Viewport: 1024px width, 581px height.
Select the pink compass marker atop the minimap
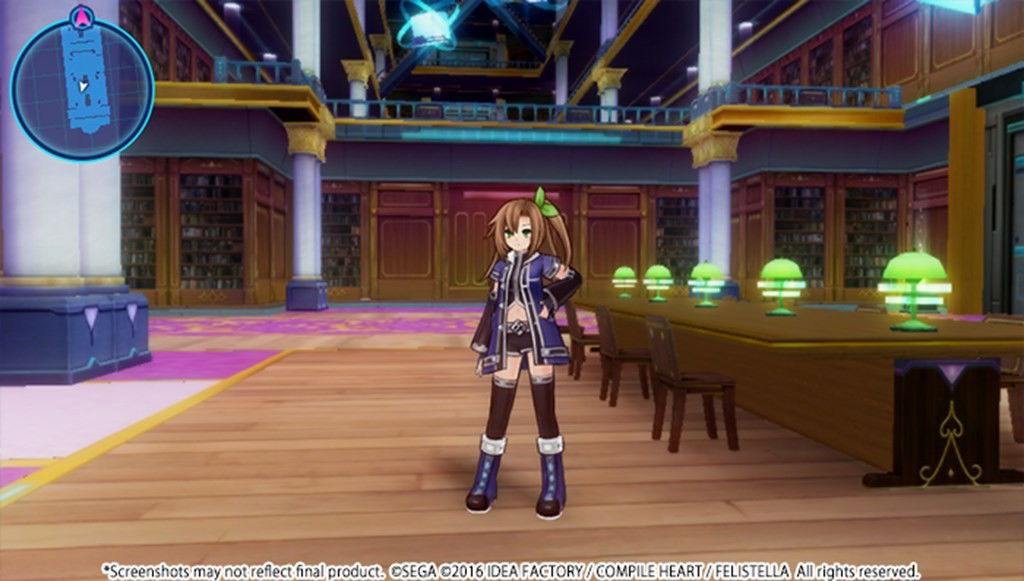click(83, 16)
